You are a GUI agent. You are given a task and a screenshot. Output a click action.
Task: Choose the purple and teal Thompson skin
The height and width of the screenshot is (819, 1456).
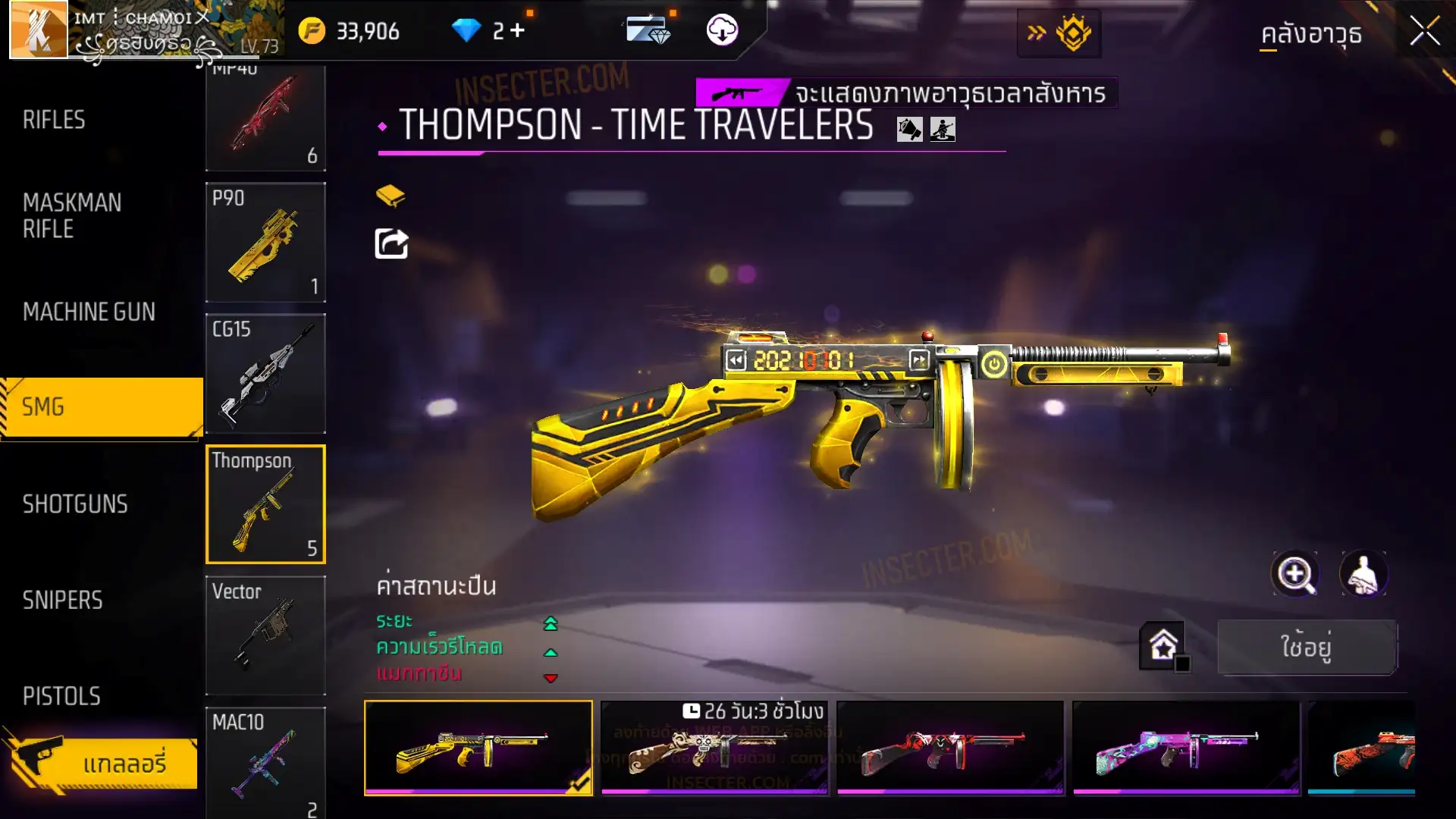(x=1186, y=748)
